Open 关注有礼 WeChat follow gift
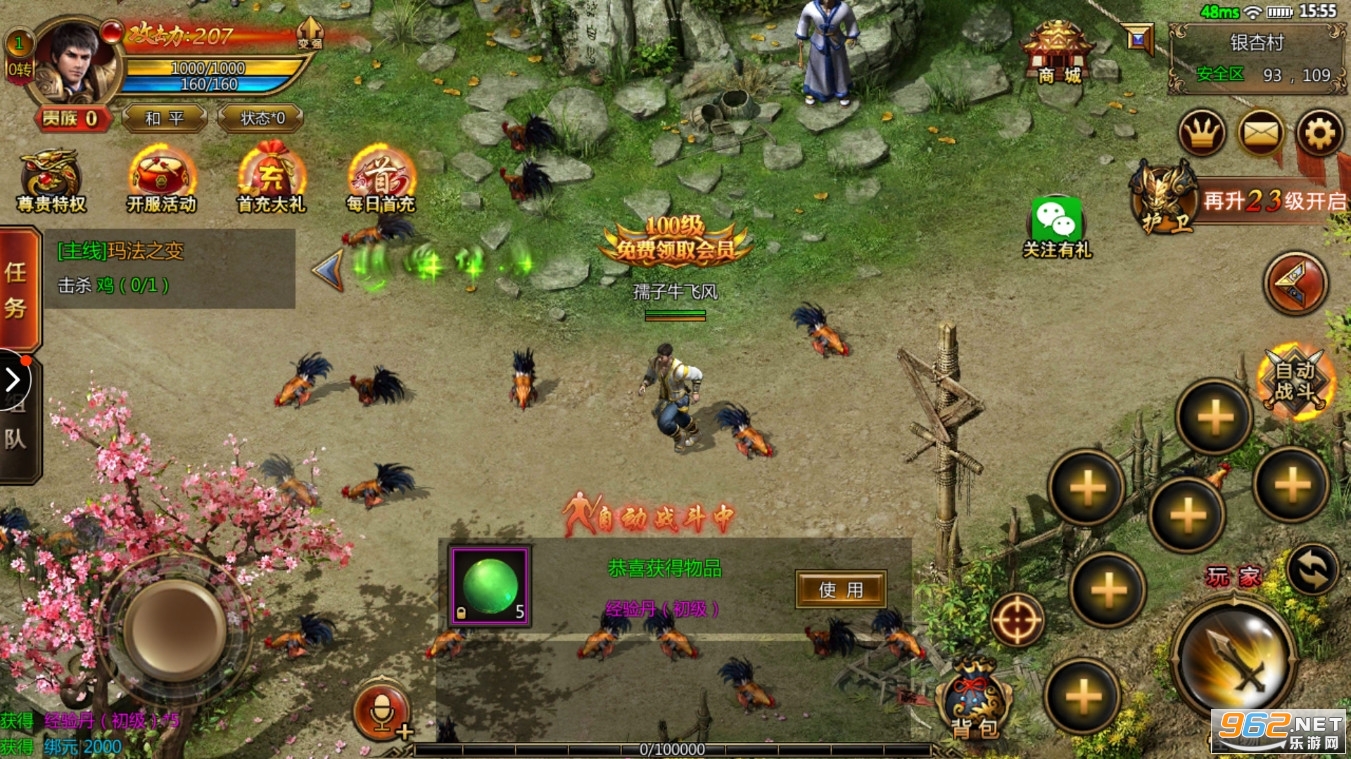This screenshot has height=759, width=1351. (1056, 227)
